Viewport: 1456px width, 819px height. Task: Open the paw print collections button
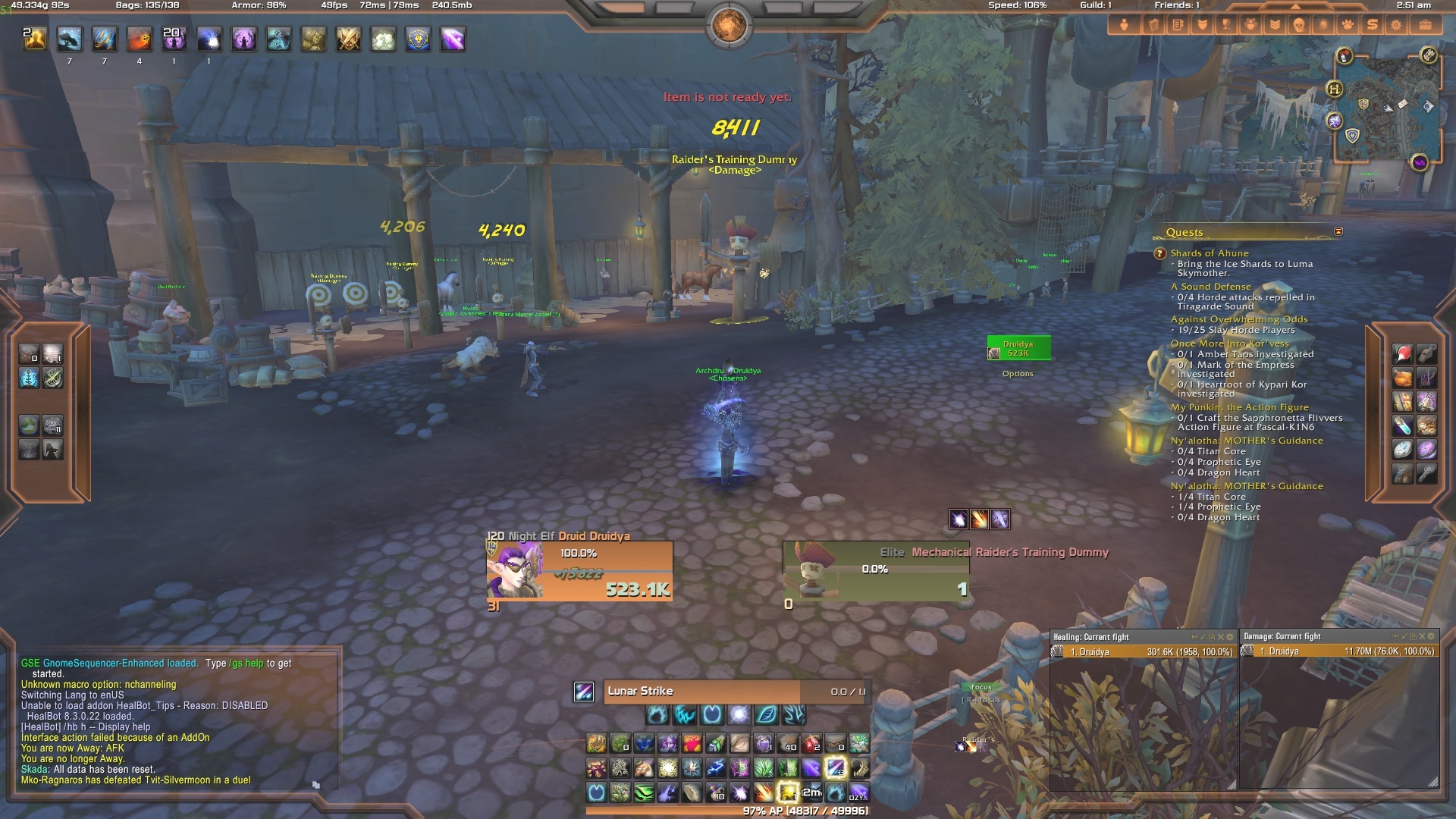coord(1347,25)
